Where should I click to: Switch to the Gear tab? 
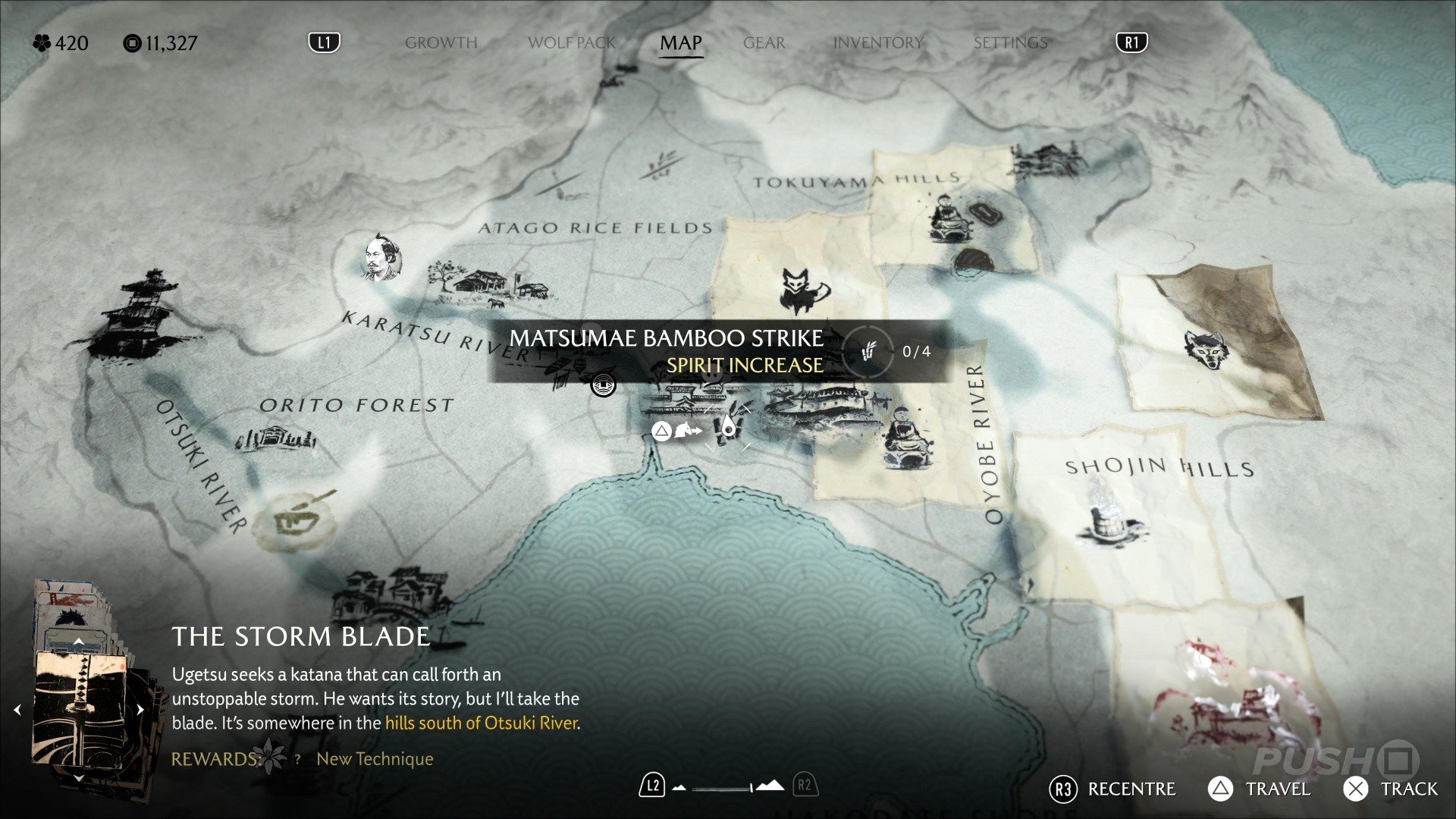point(764,42)
